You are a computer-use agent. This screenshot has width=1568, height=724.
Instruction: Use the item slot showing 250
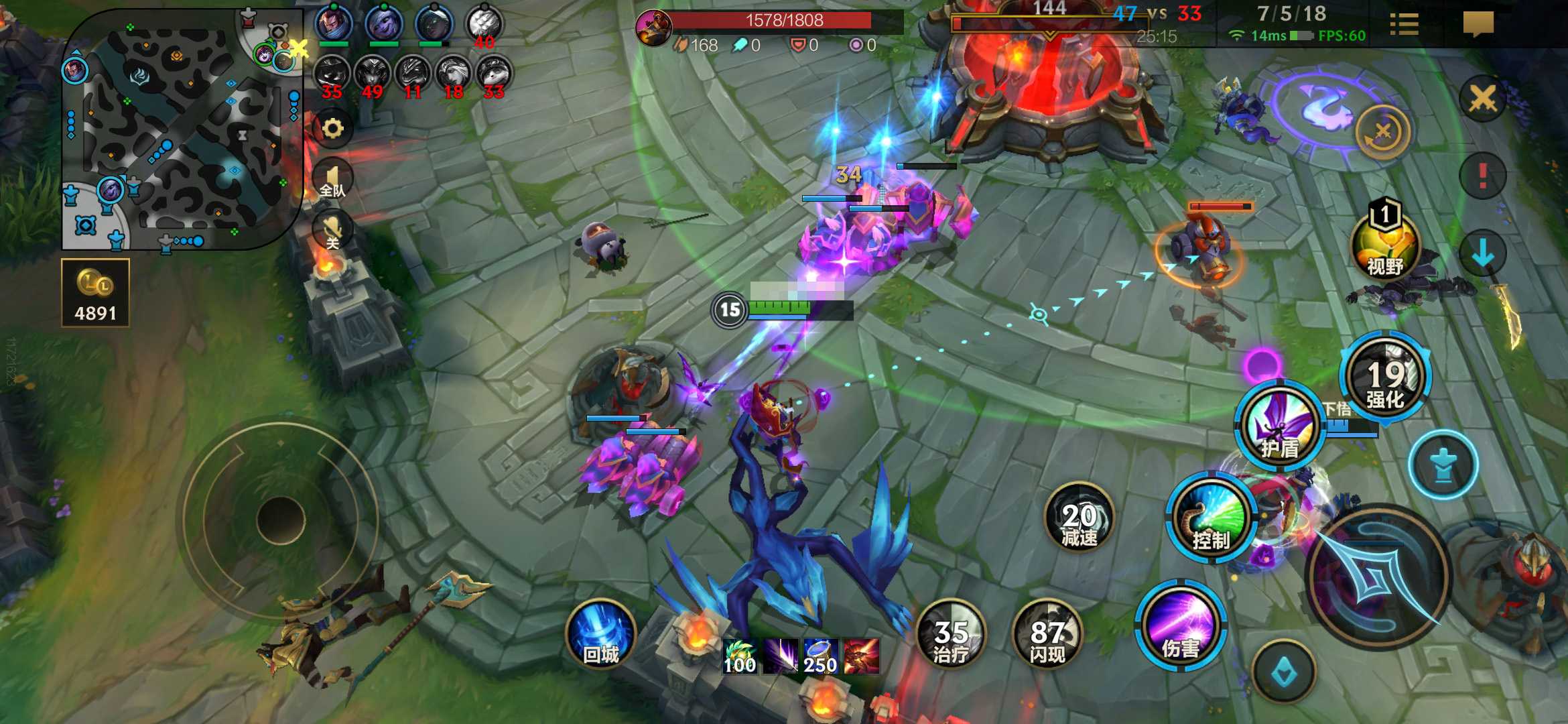[820, 656]
